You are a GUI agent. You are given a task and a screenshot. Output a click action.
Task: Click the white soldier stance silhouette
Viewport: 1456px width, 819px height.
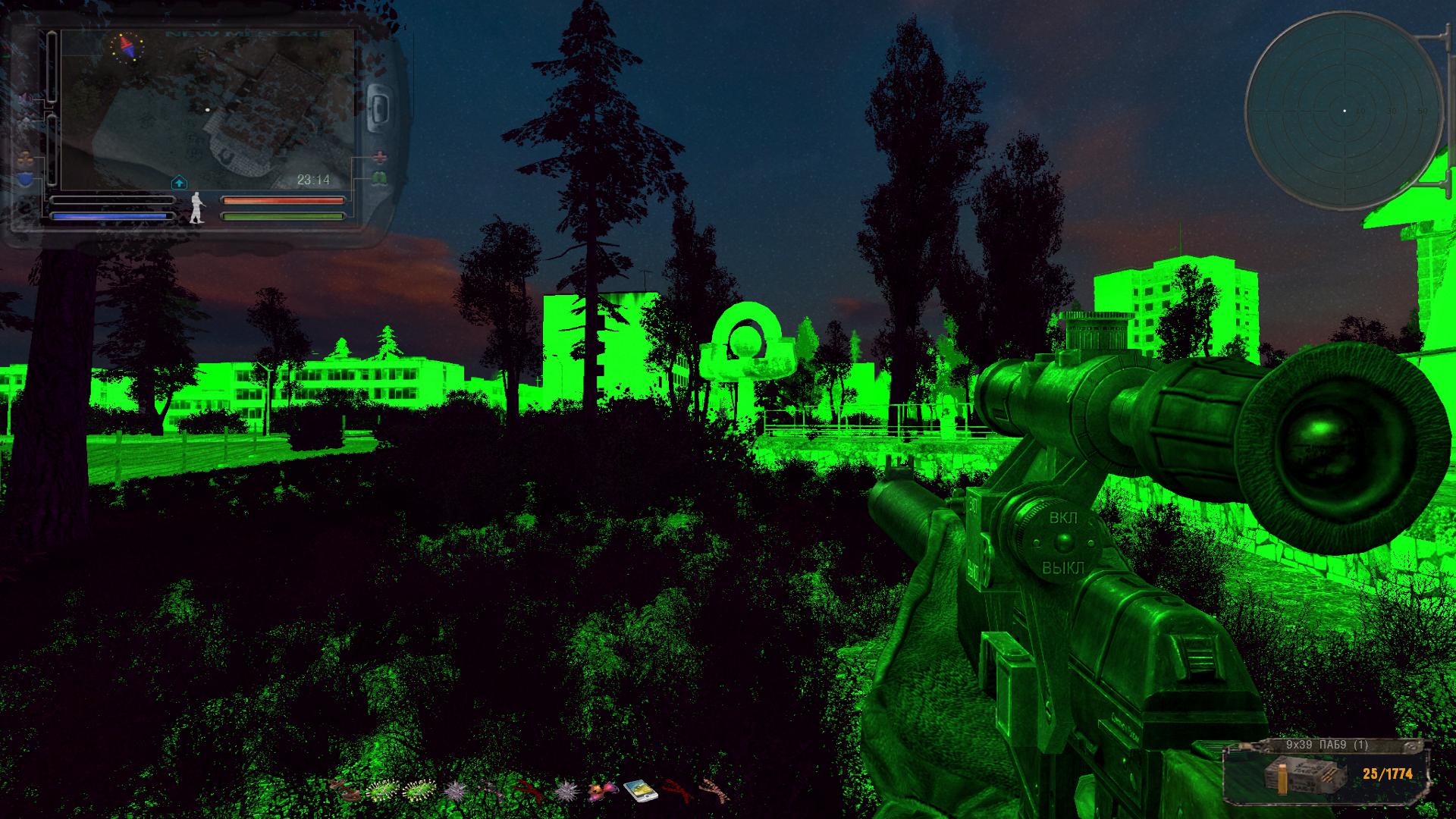coord(197,208)
